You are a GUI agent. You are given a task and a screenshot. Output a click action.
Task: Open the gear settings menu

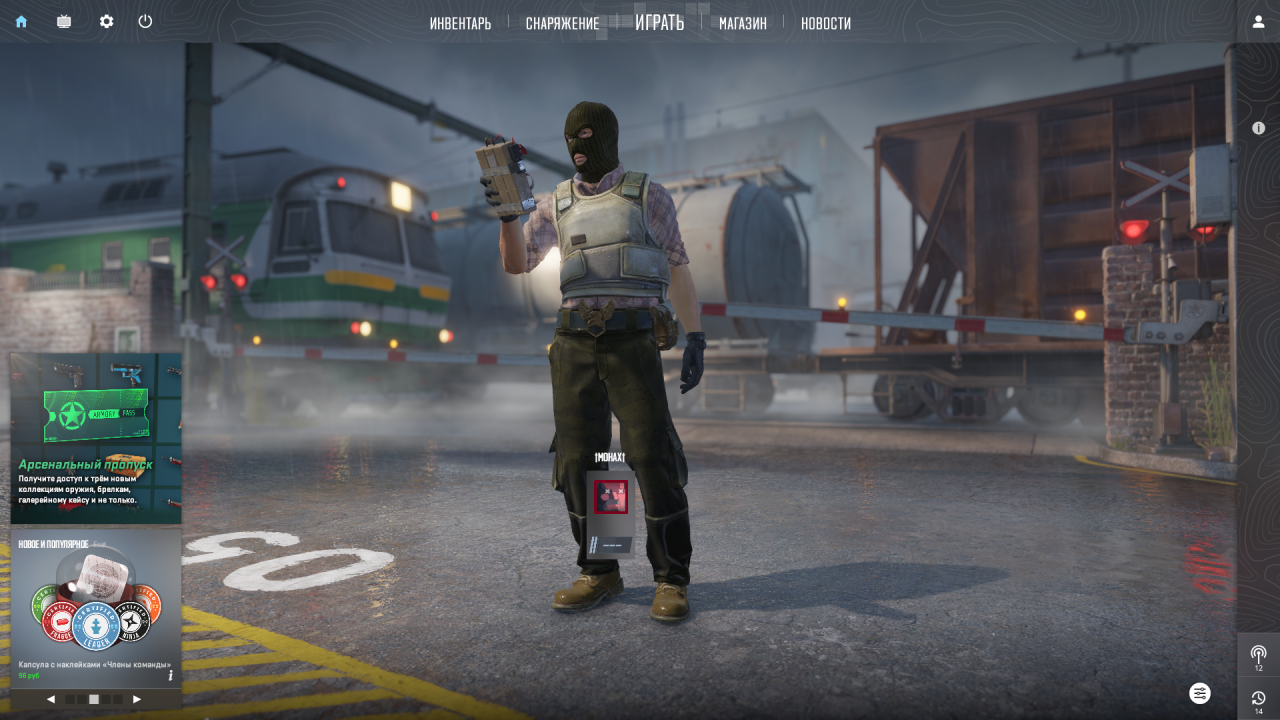[x=106, y=21]
